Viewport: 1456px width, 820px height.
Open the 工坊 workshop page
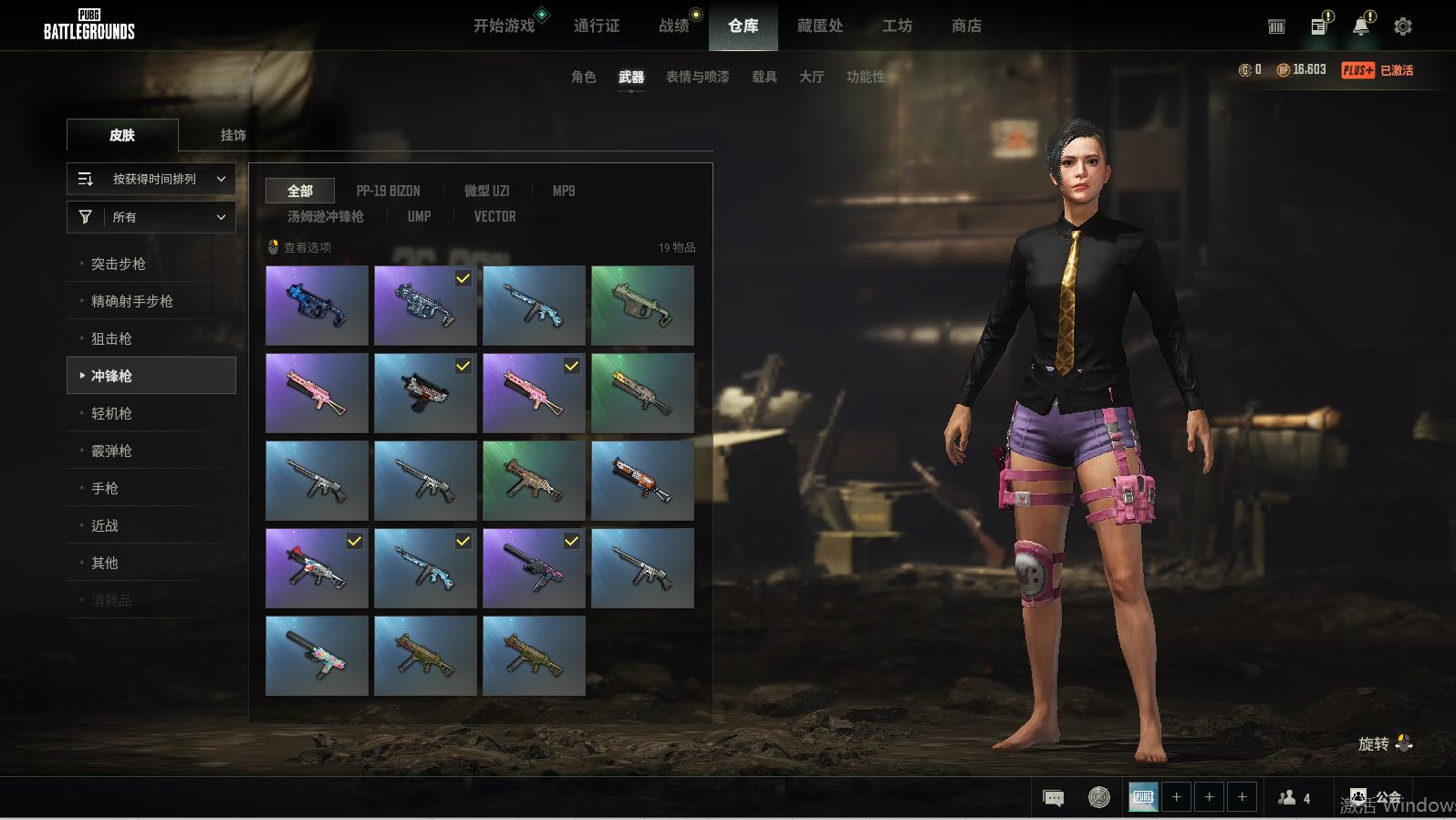tap(897, 26)
